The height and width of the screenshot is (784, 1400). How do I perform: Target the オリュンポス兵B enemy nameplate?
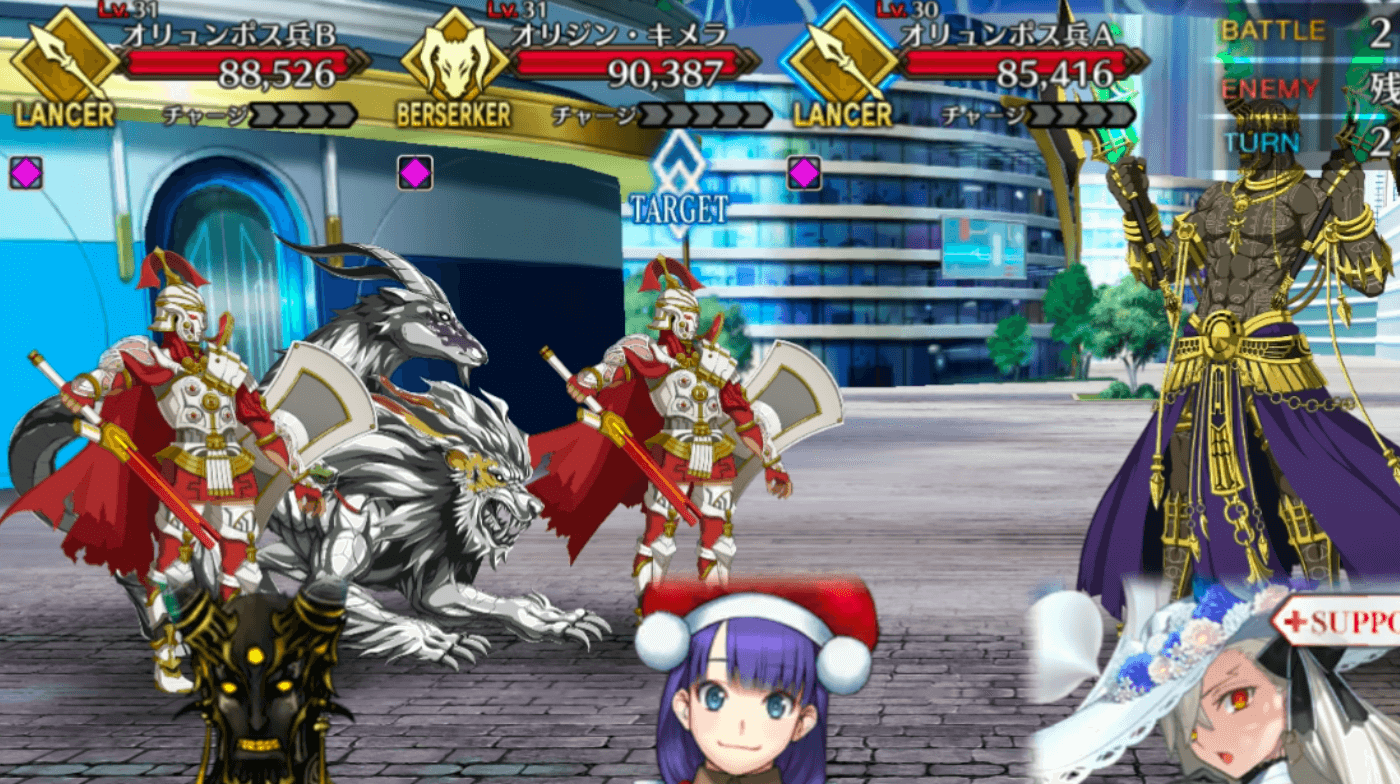pos(229,36)
